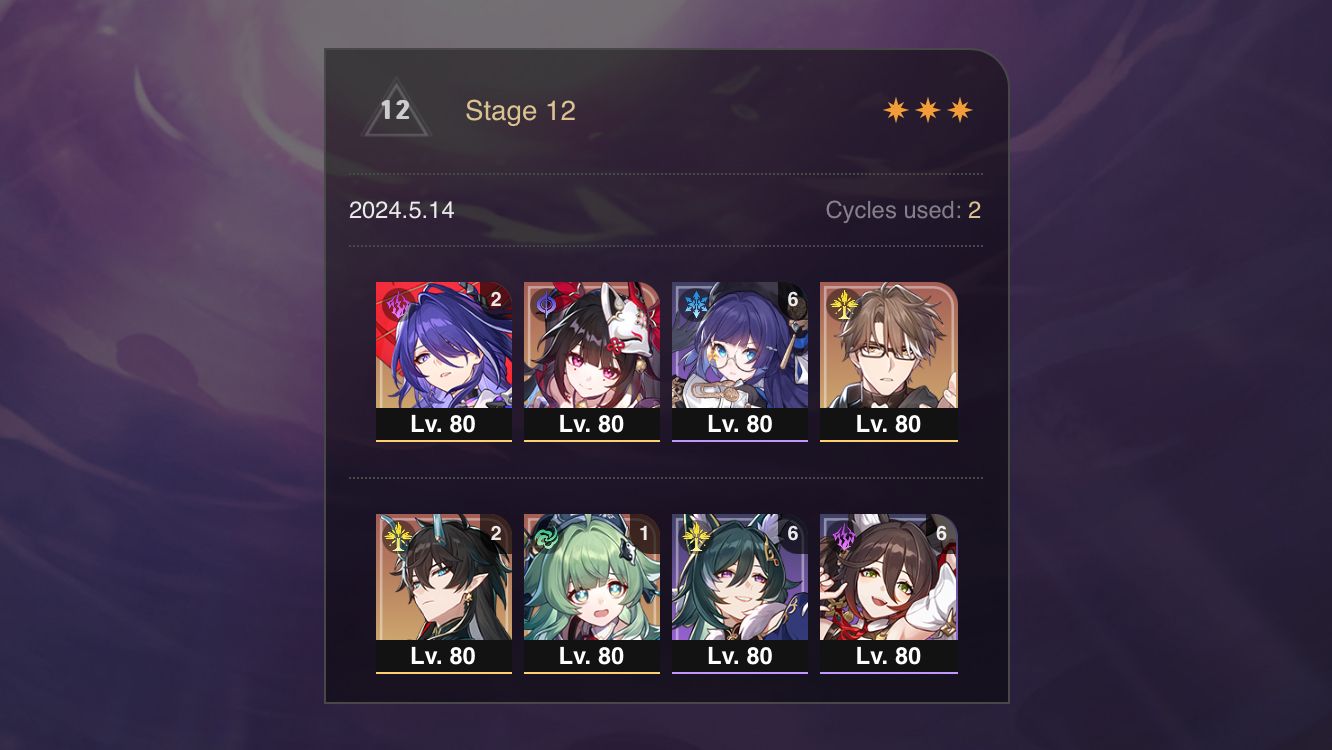The height and width of the screenshot is (750, 1332).
Task: Open Sparkle's character portrait
Action: 591,345
